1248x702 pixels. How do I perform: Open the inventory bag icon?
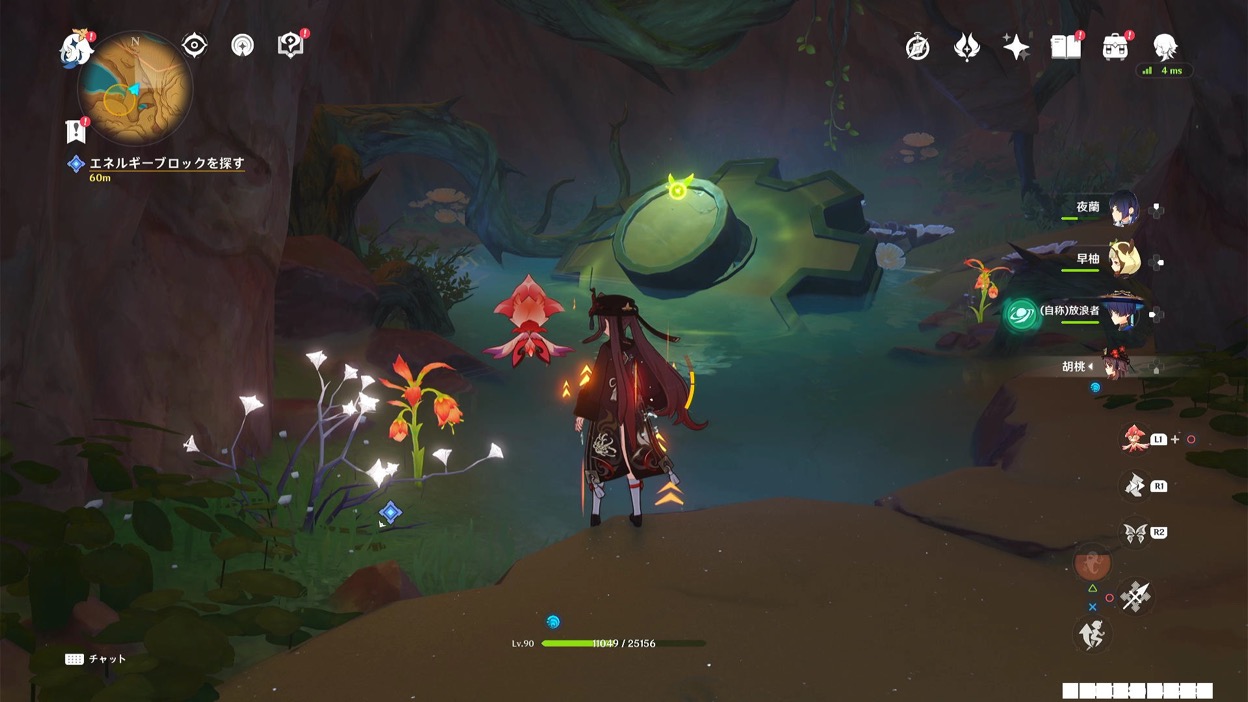(x=1115, y=46)
